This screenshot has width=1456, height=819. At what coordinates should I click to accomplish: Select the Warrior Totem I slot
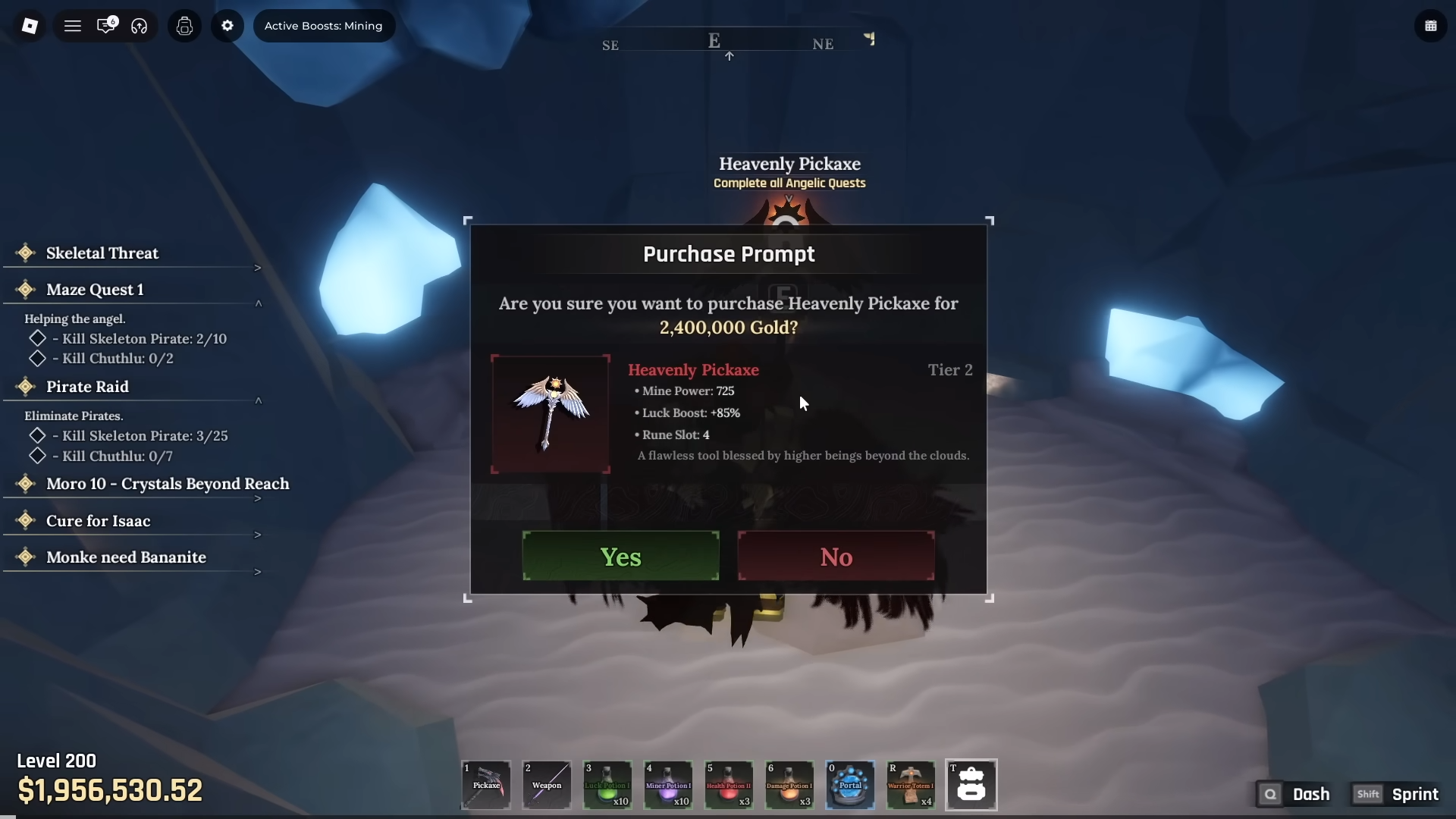tap(911, 785)
